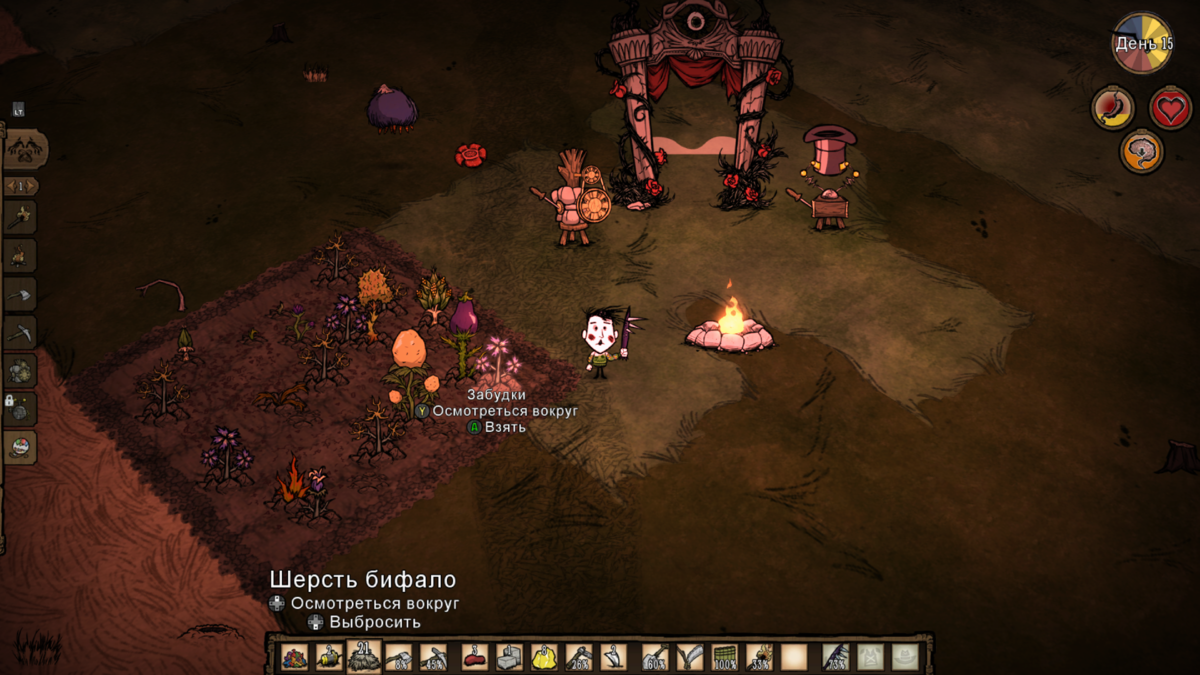The image size is (1200, 675).
Task: Select the torch slot at 33%
Action: pyautogui.click(x=759, y=657)
